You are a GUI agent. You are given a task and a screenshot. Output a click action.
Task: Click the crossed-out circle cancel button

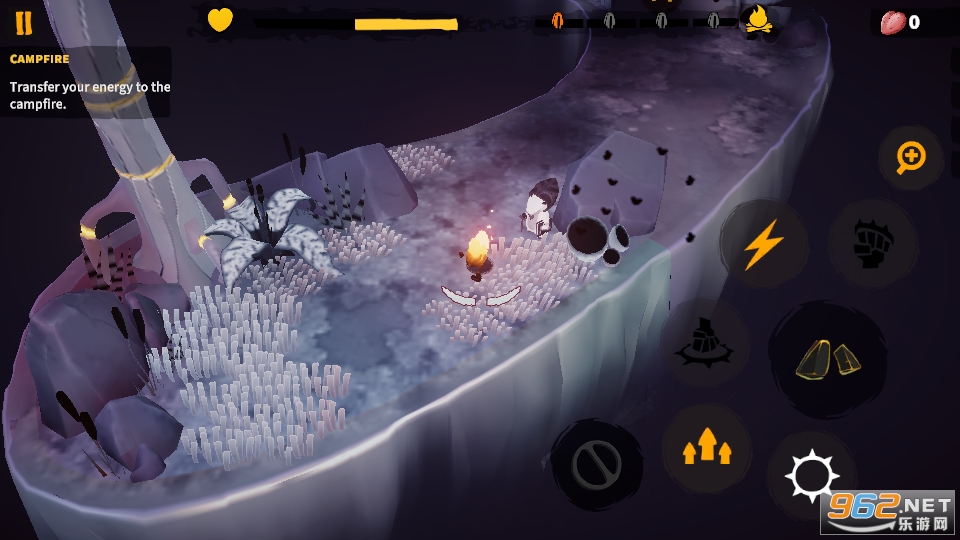pos(597,465)
